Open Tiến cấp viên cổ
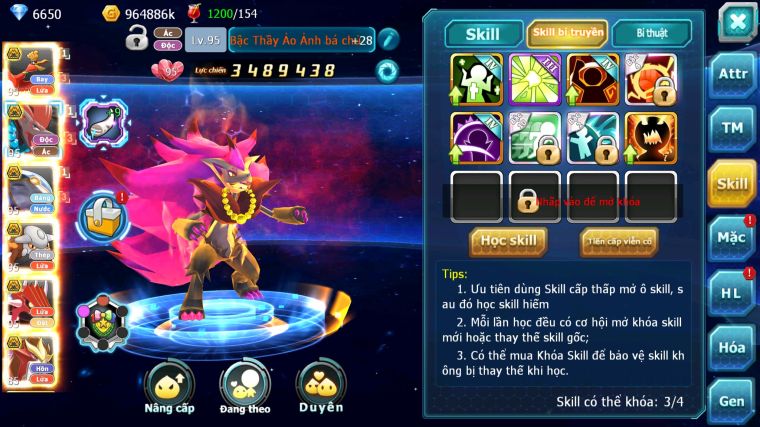760x427 pixels. pyautogui.click(x=618, y=241)
